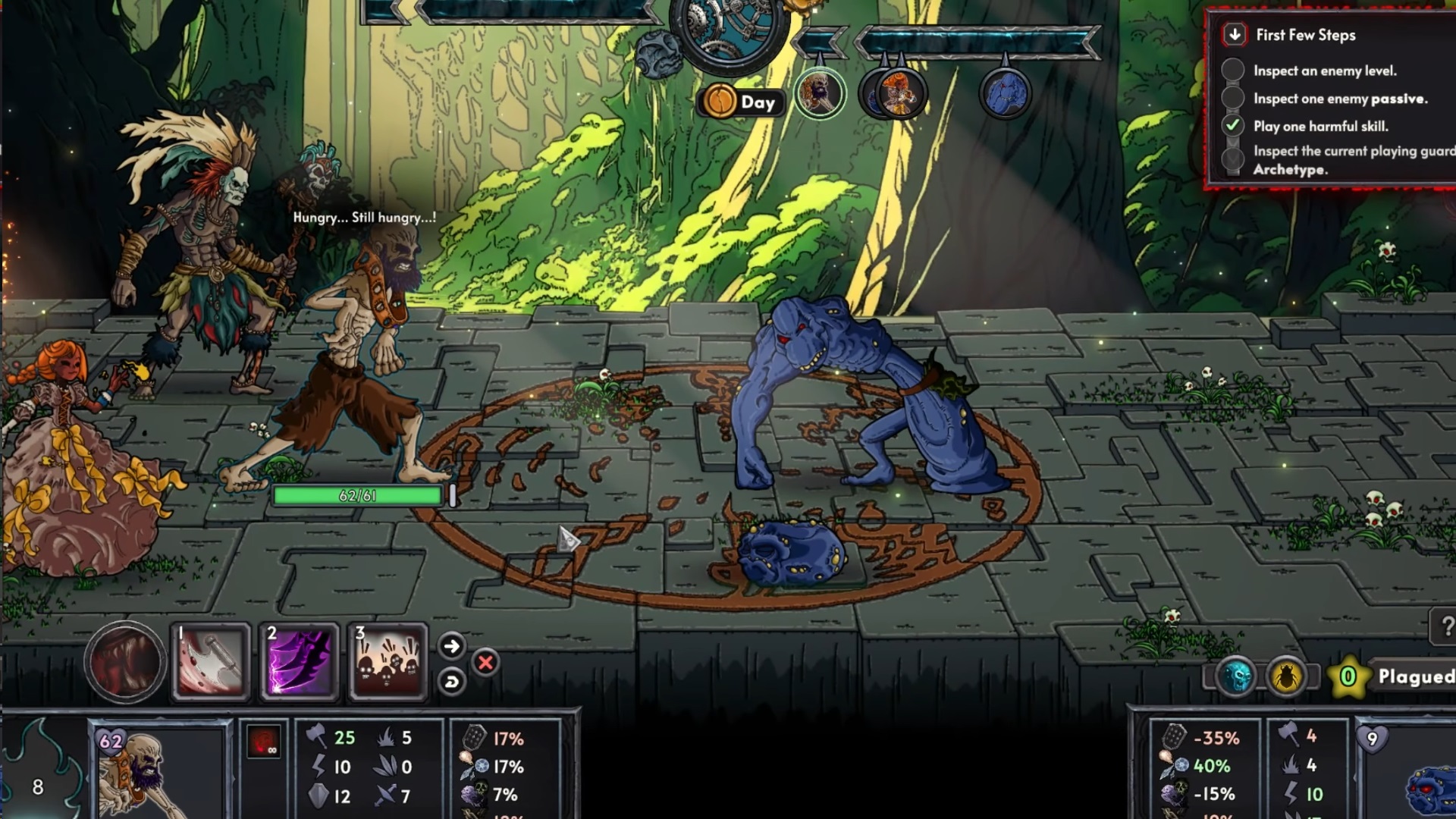Viewport: 1456px width, 819px height.
Task: Click the curved return arrow button
Action: coord(451,681)
